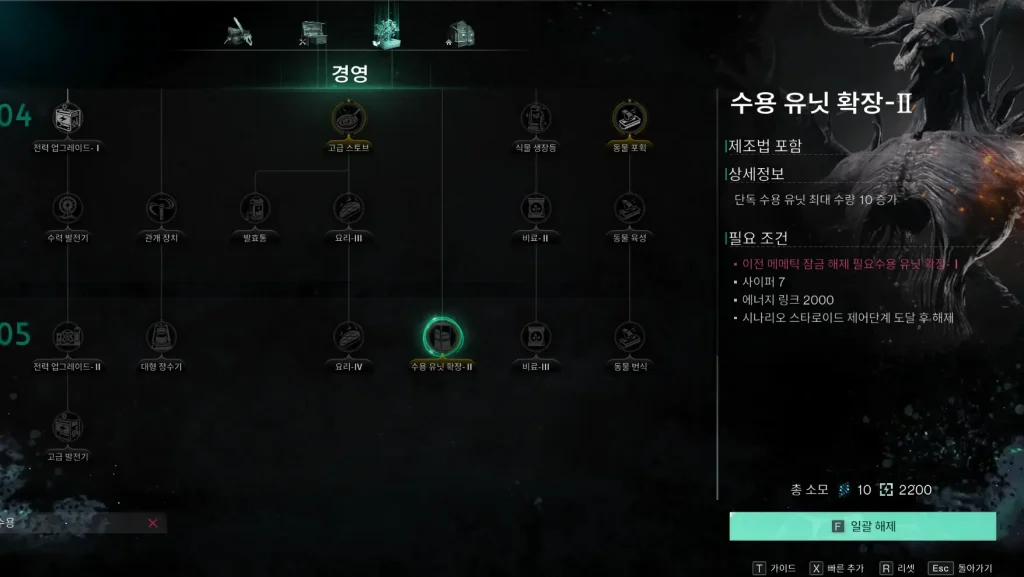Choose the 비료-III node
The image size is (1024, 577).
535,337
